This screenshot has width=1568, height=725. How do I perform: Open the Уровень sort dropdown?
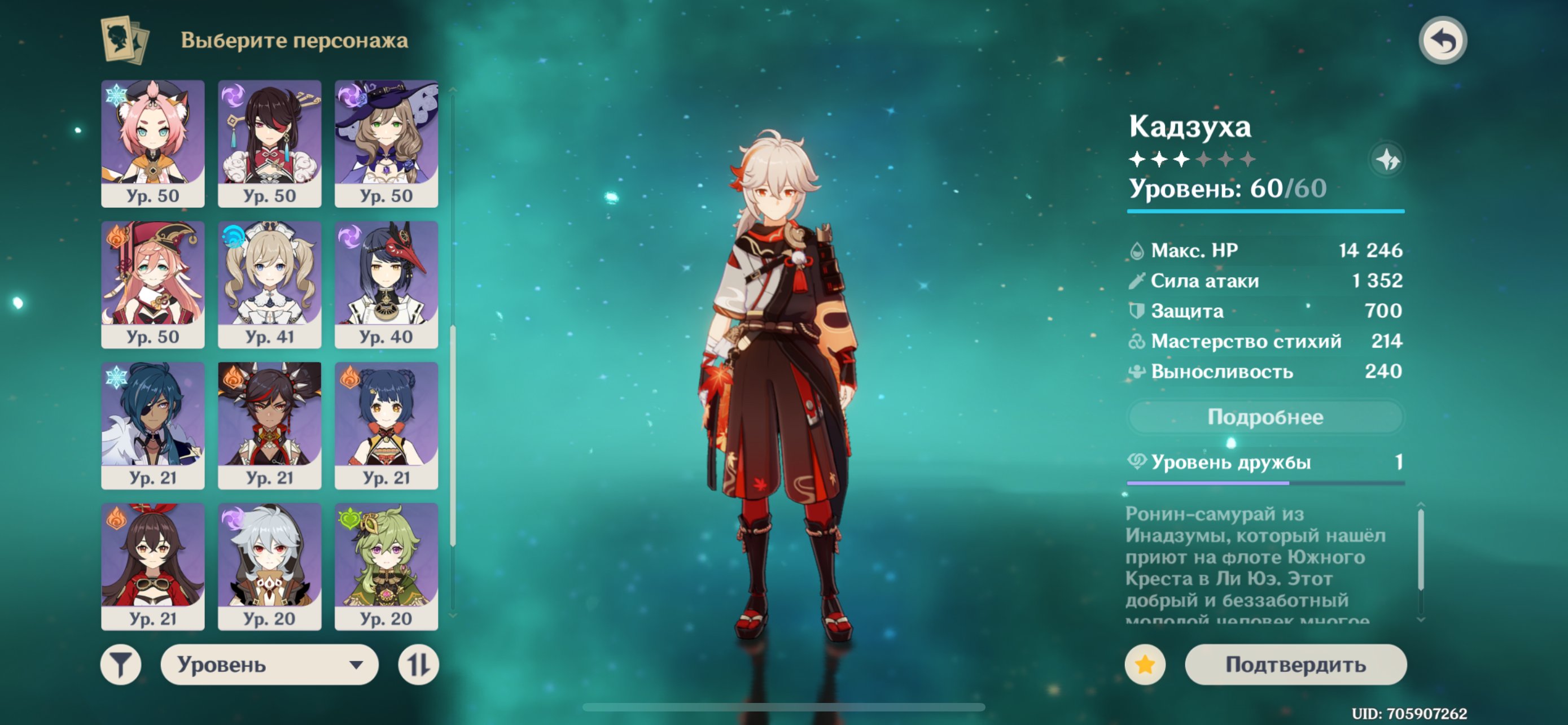pyautogui.click(x=269, y=664)
